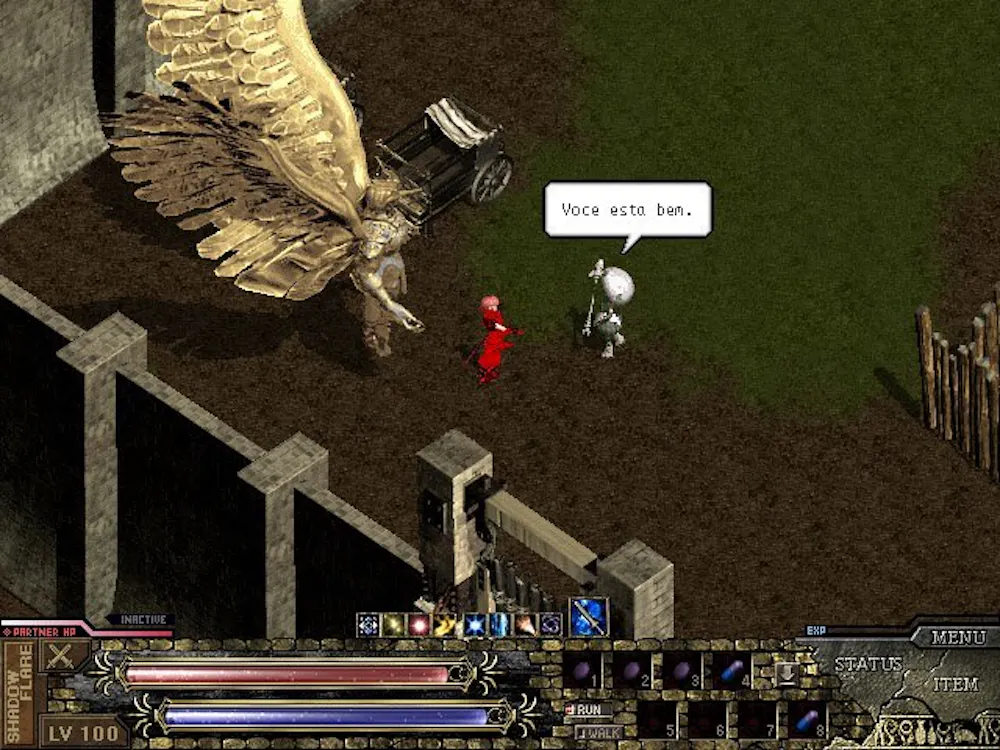Choose the white crystal snowflake spell icon
This screenshot has width=1000, height=750.
pyautogui.click(x=368, y=625)
